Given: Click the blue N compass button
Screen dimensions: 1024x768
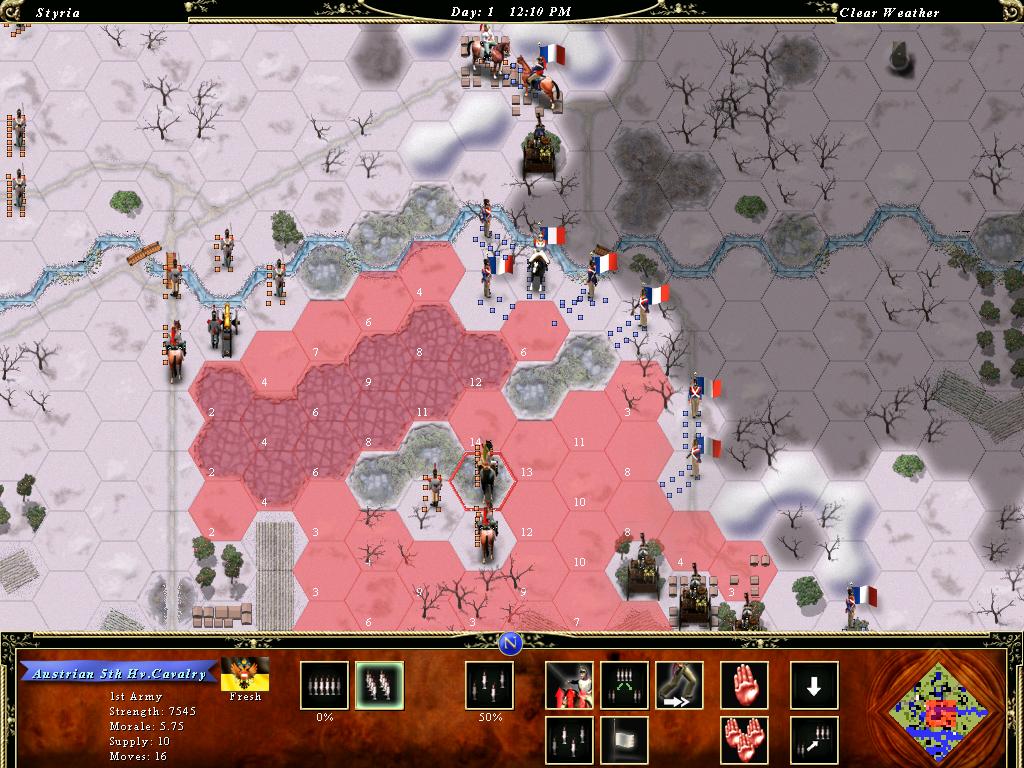Looking at the screenshot, I should (x=511, y=643).
